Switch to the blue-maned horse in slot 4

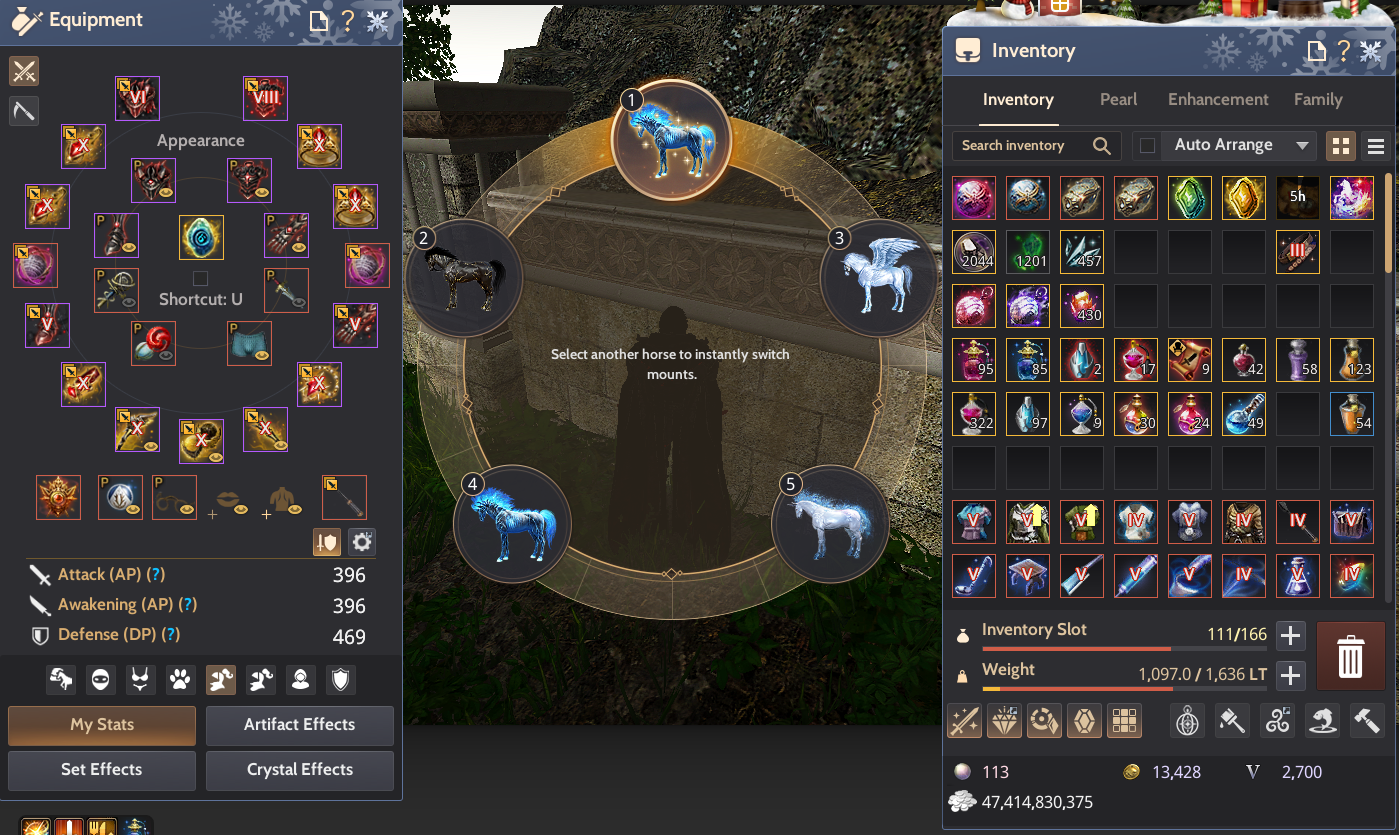(x=511, y=523)
